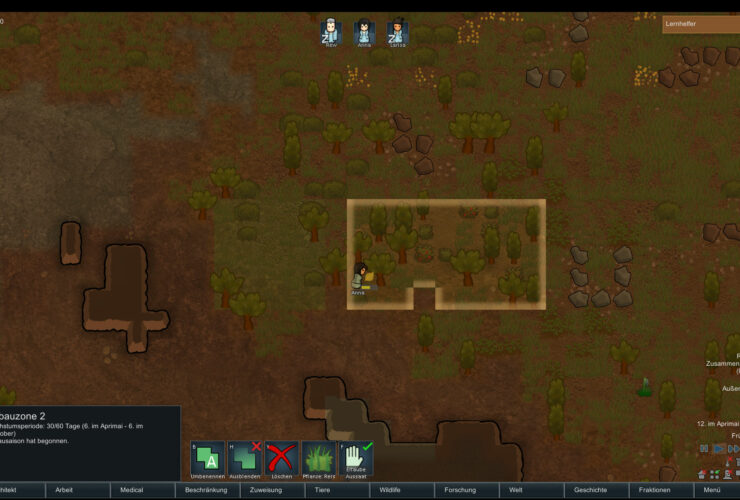Image resolution: width=740 pixels, height=500 pixels.
Task: Select colonist Anna's portrait
Action: [x=364, y=31]
